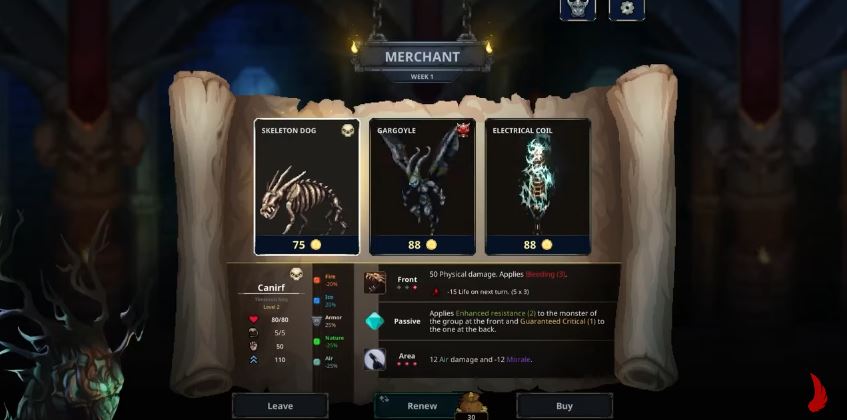Select the Area skill icon
Viewport: 847px width, 420px height.
375,360
